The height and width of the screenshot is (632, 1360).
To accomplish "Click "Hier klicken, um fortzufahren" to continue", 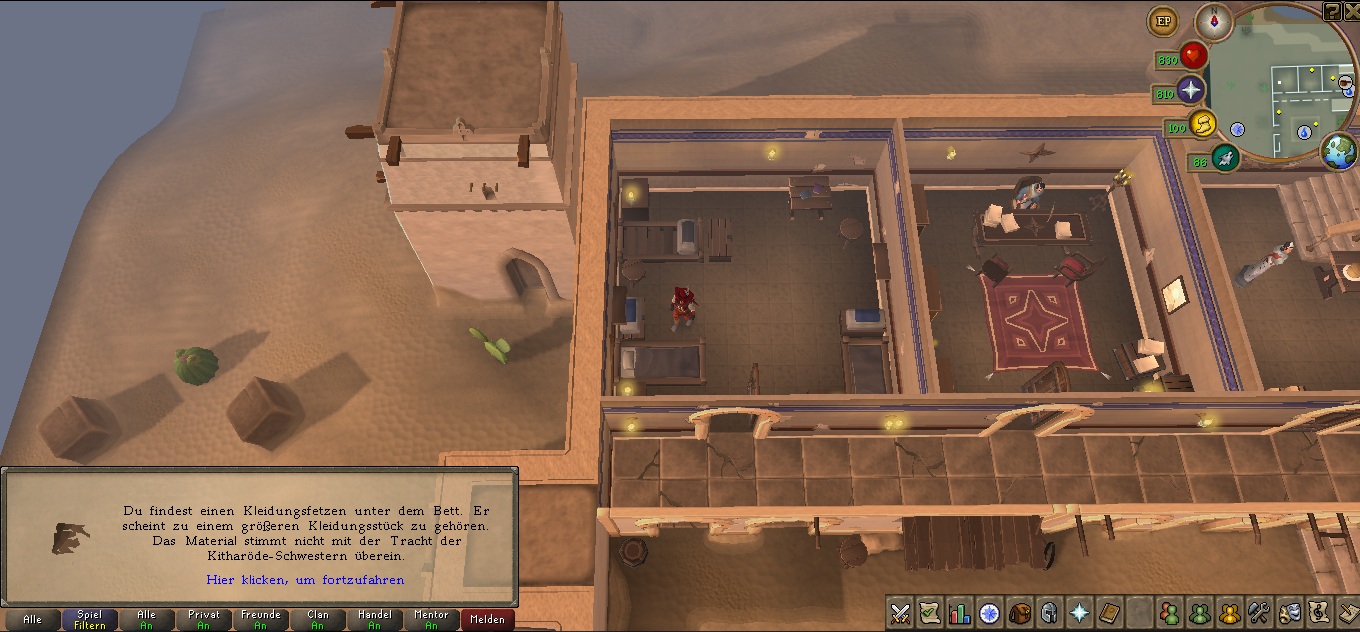I will (x=305, y=580).
